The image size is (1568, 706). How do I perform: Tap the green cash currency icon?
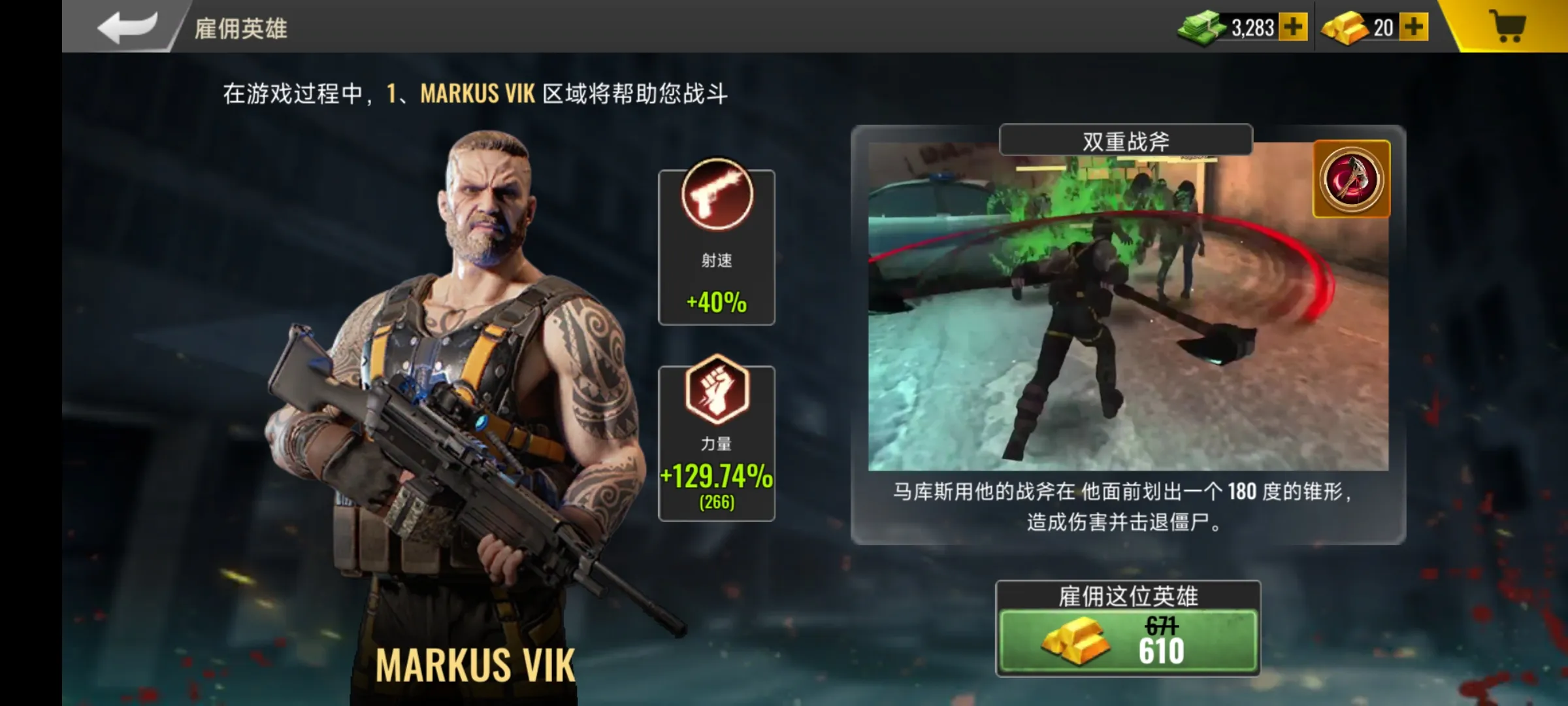(x=1200, y=26)
